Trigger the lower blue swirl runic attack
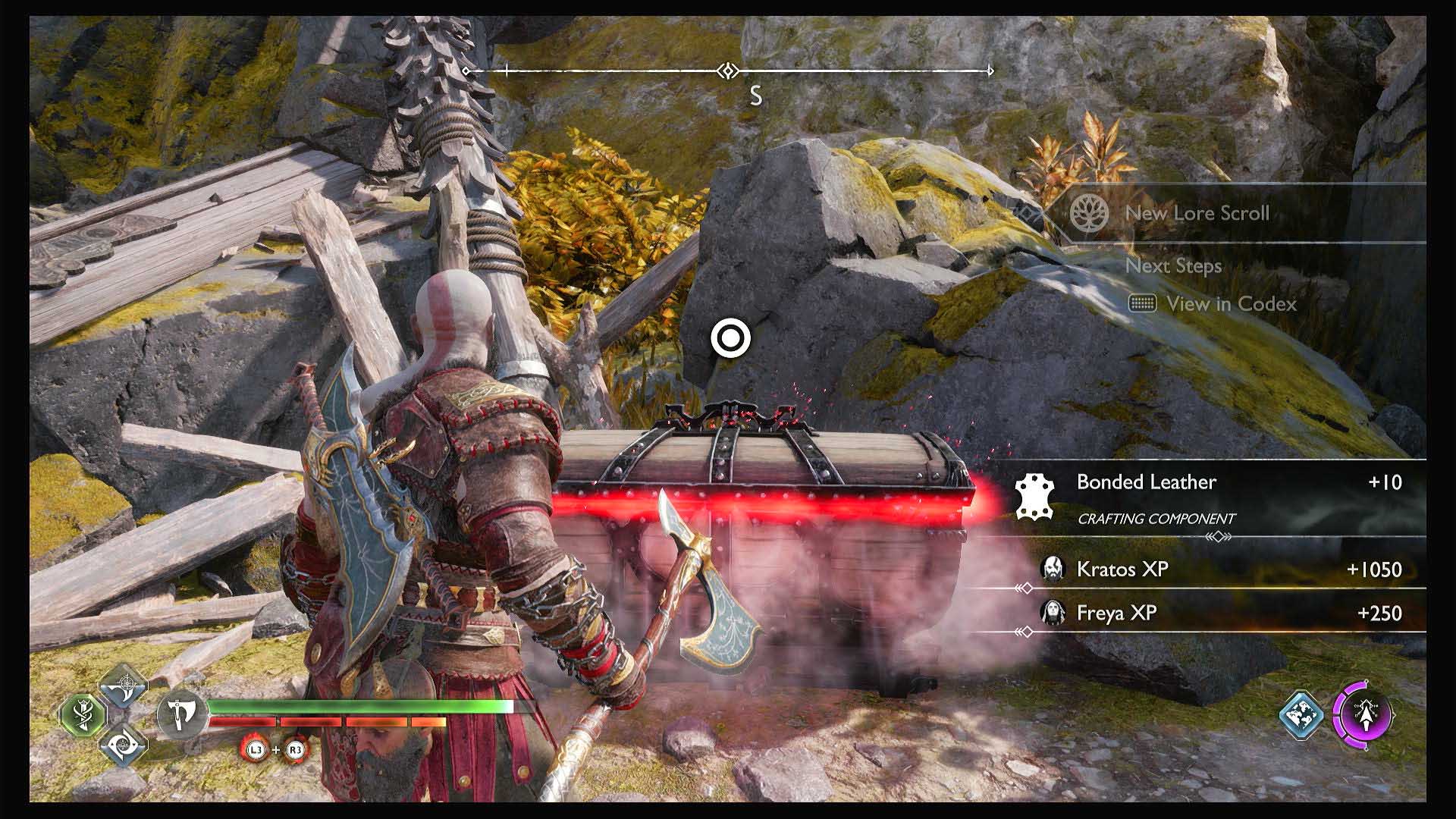Screen dimensions: 1456x819 point(123,745)
